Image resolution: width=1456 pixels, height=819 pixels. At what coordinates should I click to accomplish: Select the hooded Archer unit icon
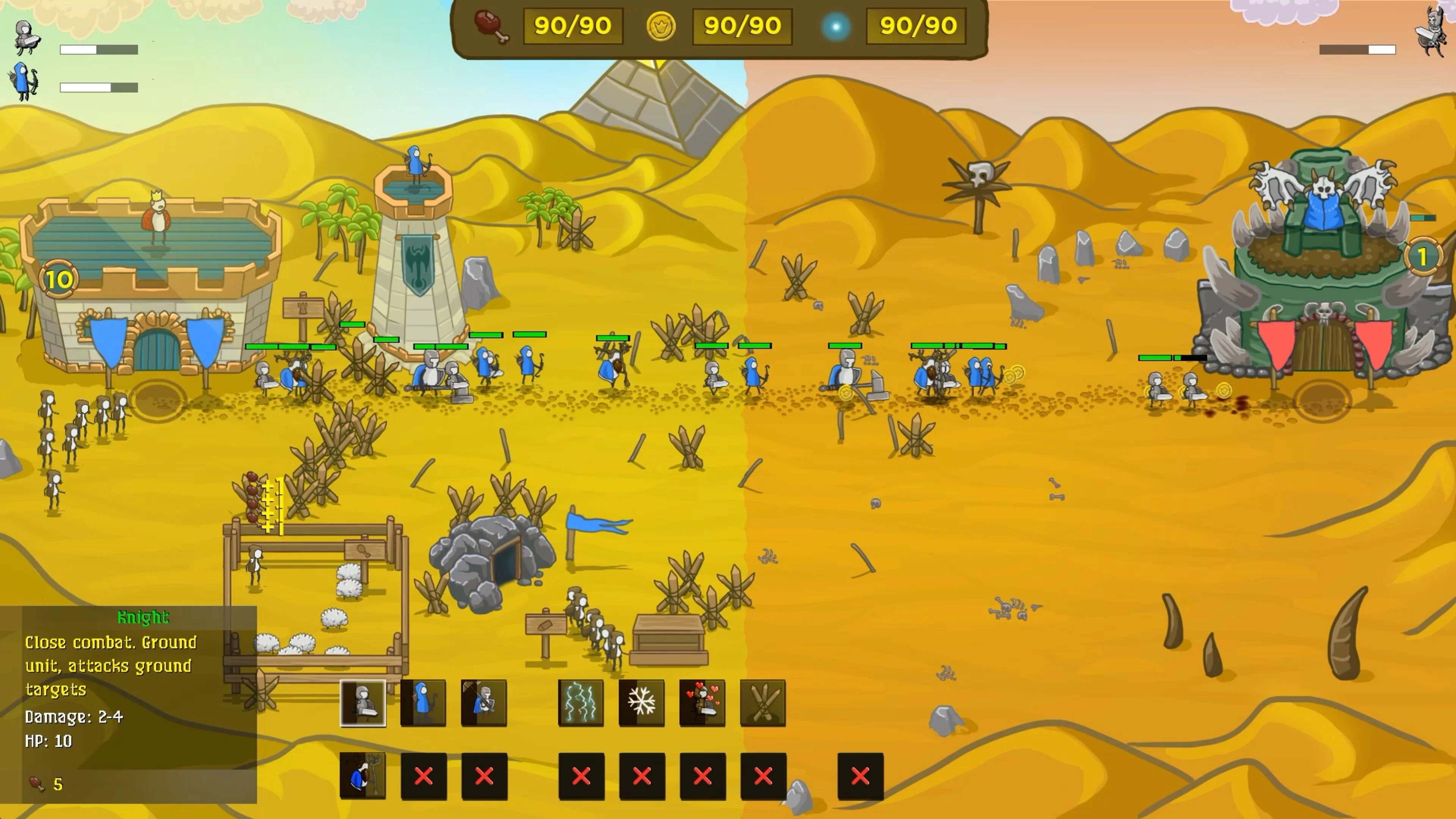[x=423, y=703]
